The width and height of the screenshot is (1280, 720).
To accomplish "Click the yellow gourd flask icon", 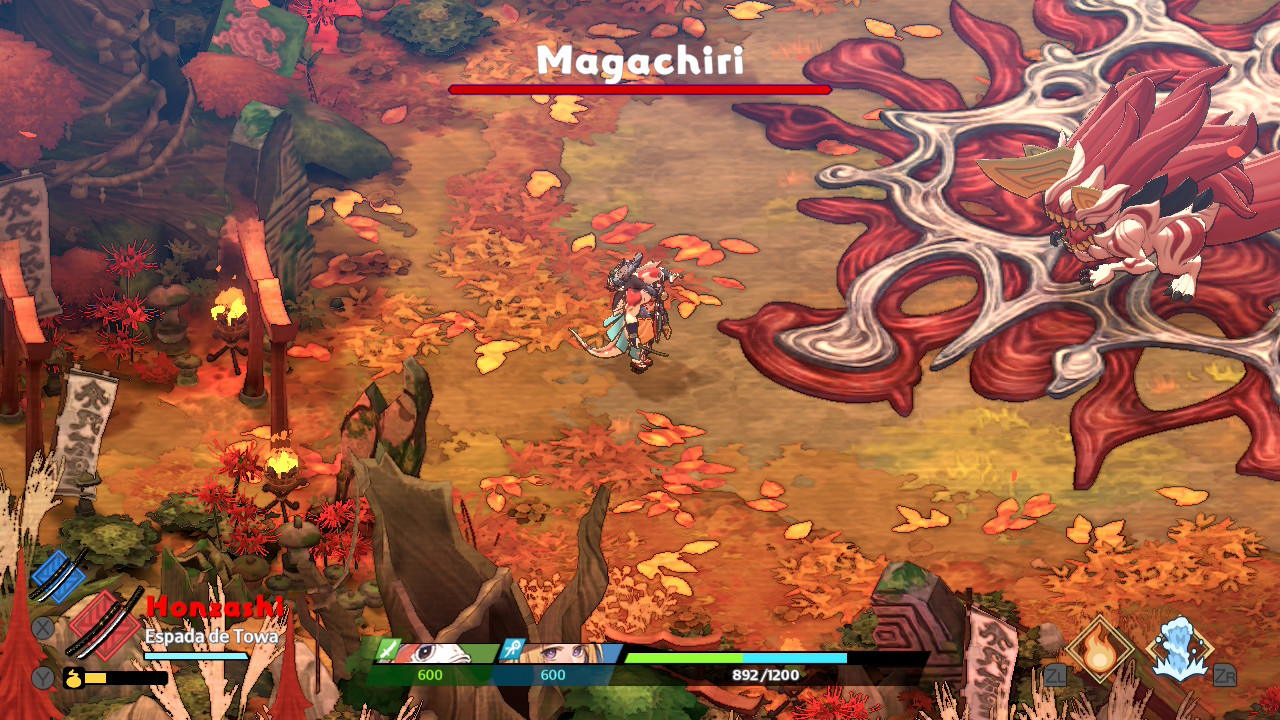I will click(x=73, y=677).
